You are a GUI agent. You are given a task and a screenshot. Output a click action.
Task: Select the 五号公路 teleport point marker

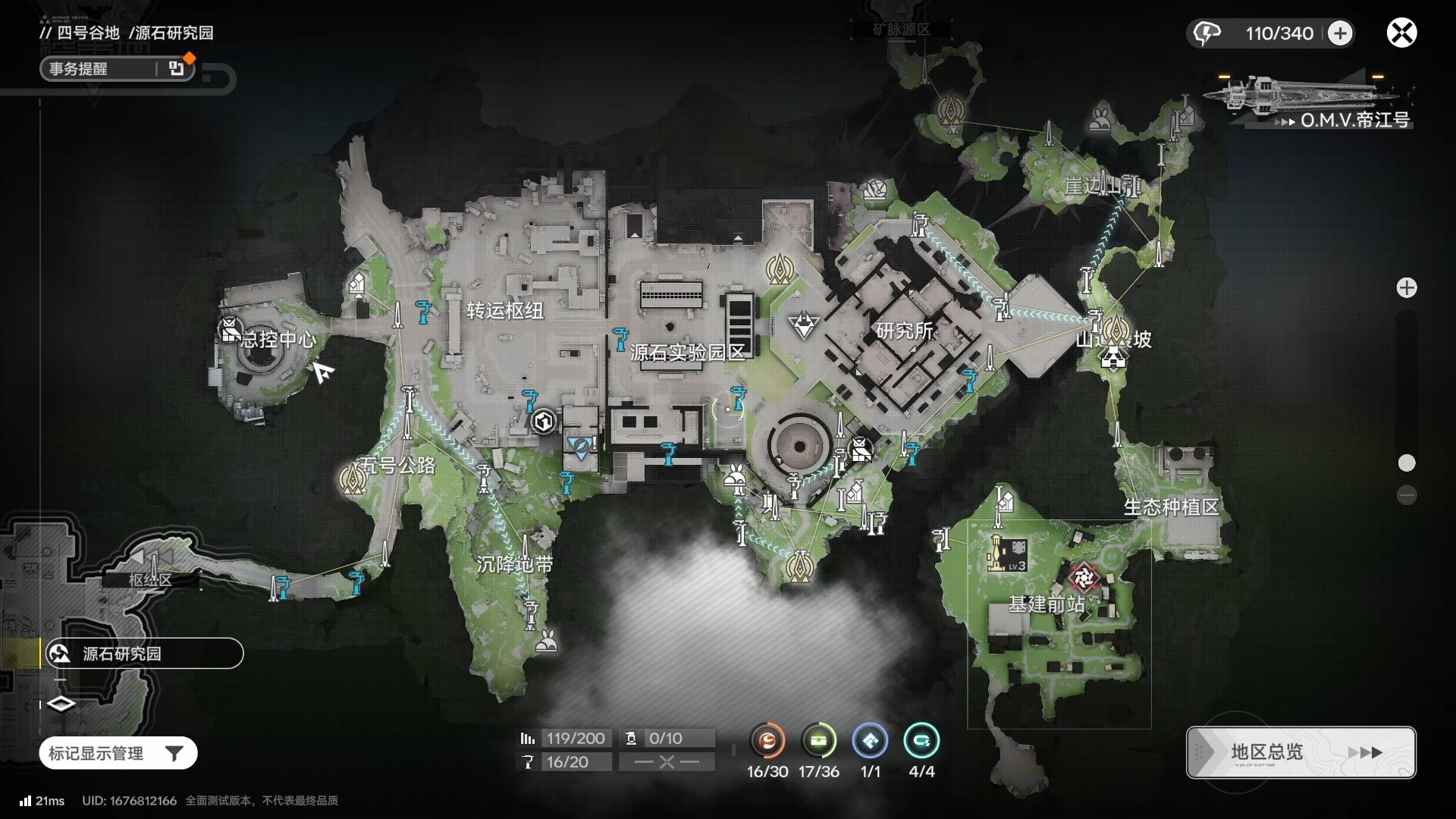(x=353, y=479)
